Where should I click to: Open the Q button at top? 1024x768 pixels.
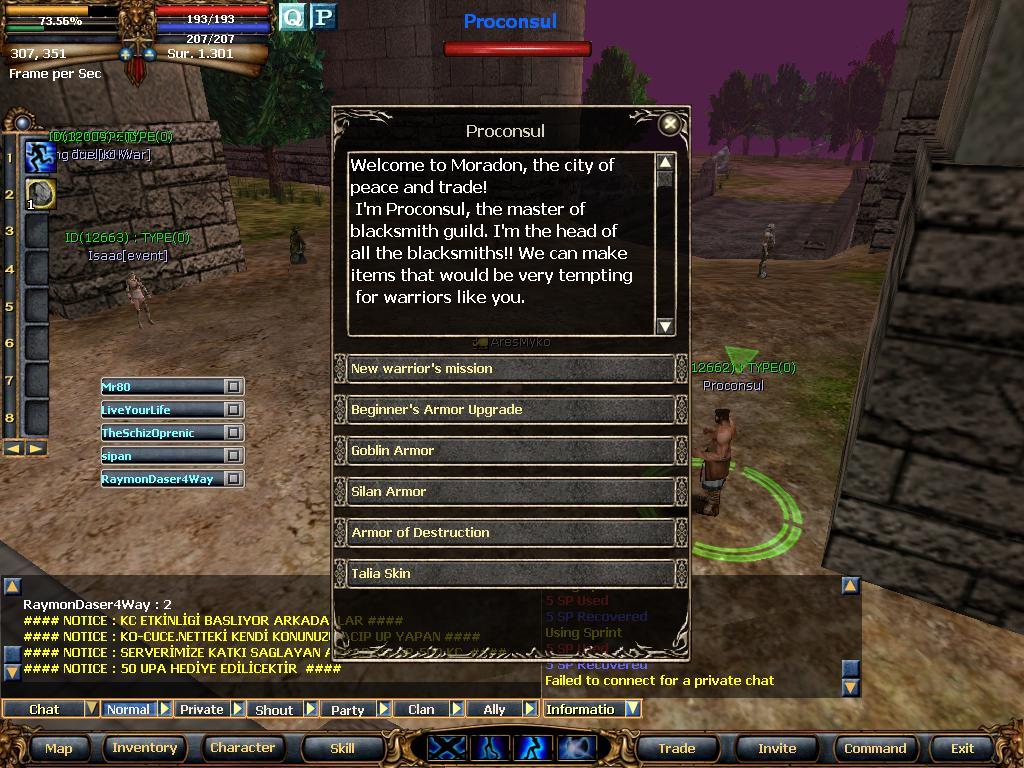tap(292, 17)
